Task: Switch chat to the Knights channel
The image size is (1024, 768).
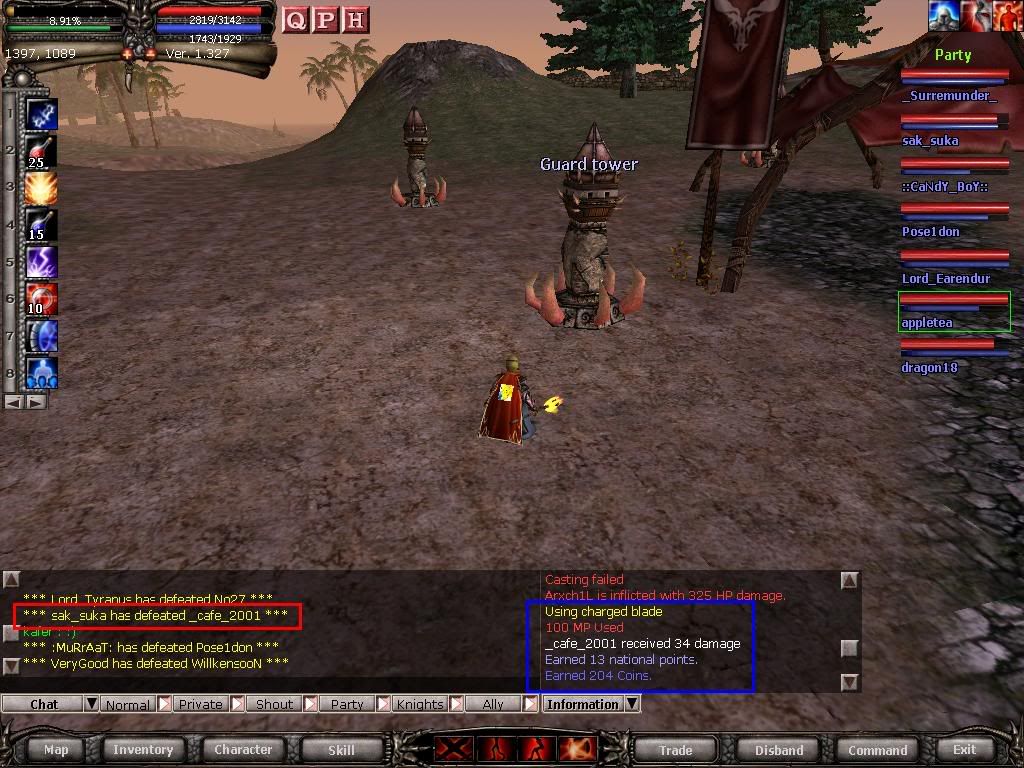Action: click(420, 704)
